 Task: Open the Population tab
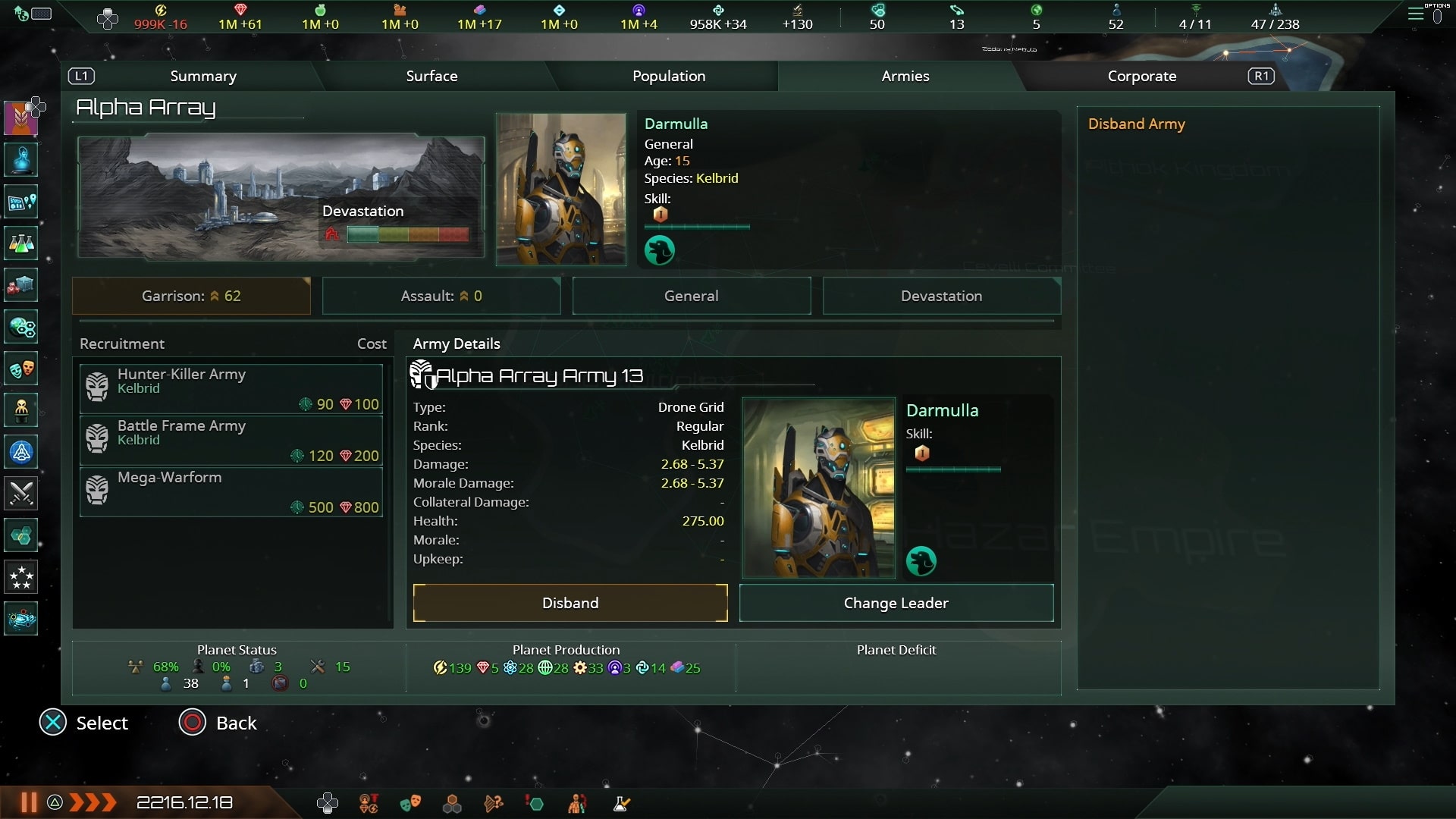click(x=669, y=76)
